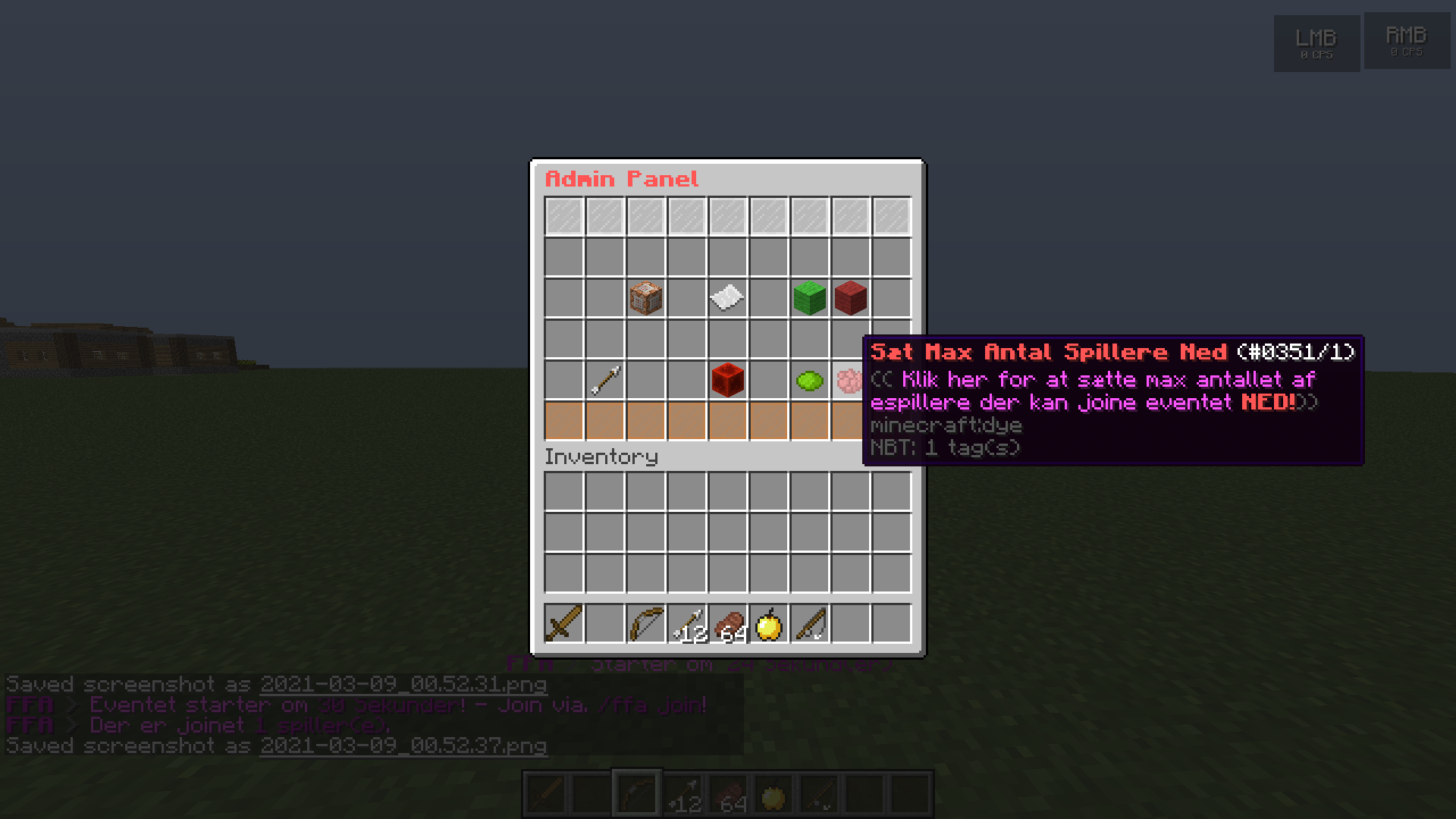
Task: Click the paper item in the admin panel
Action: 727,298
